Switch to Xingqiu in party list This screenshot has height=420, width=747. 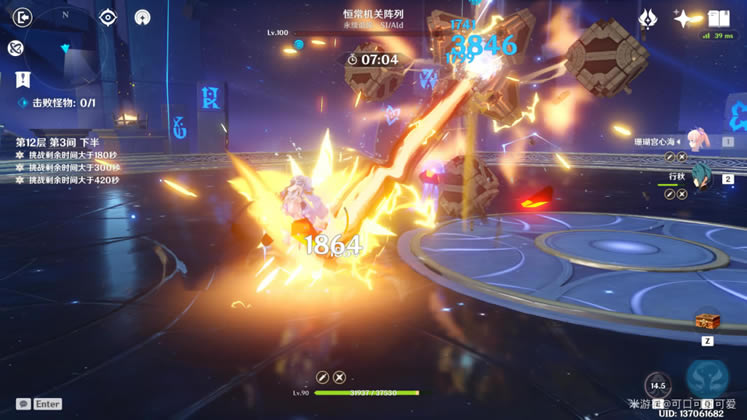point(700,178)
